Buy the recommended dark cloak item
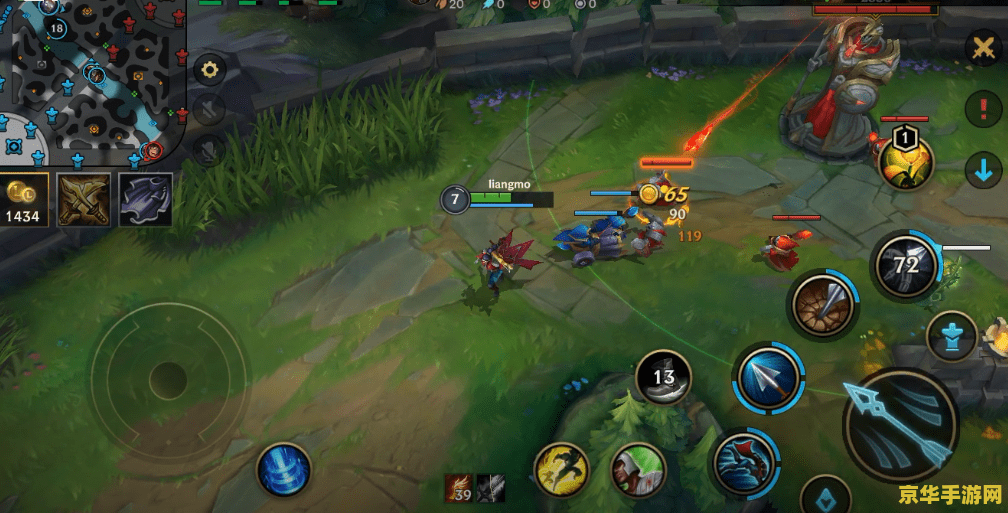 pos(146,199)
